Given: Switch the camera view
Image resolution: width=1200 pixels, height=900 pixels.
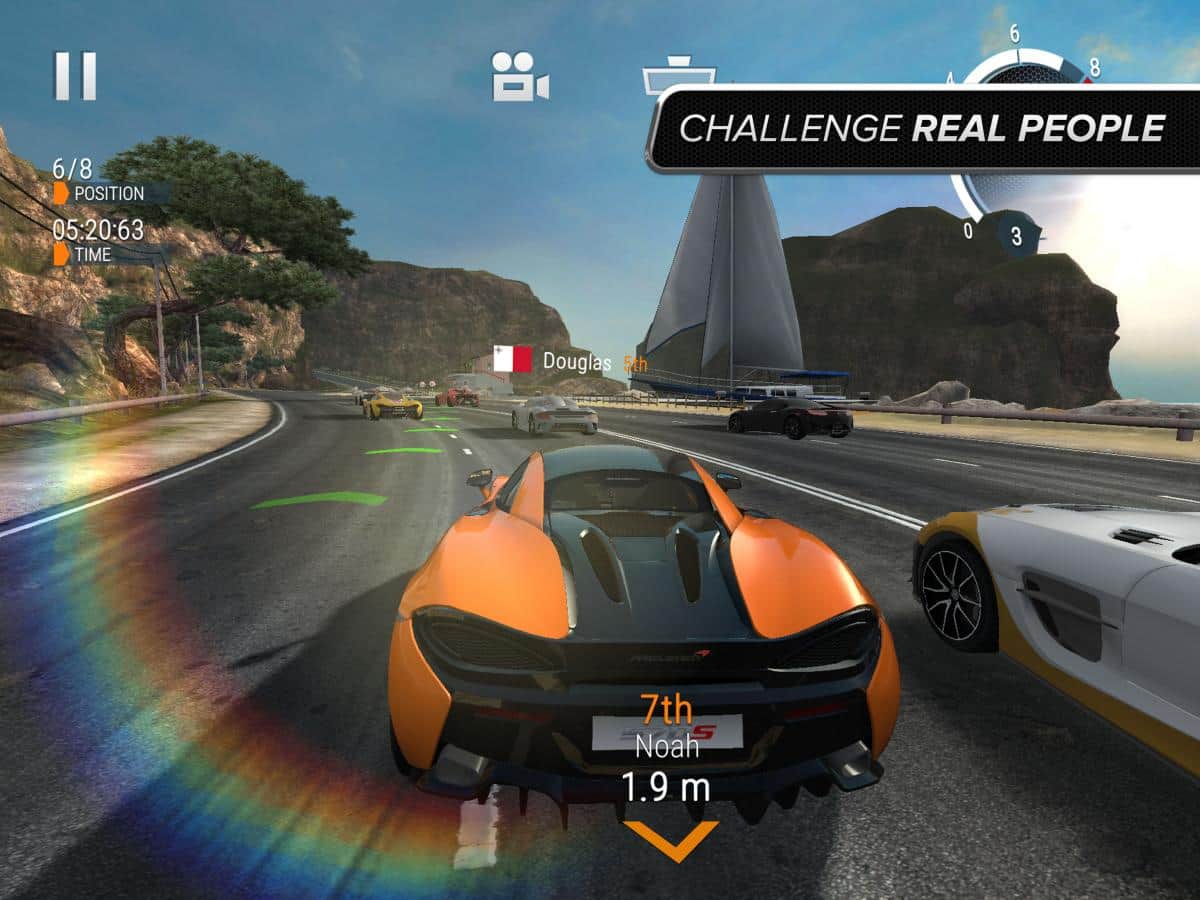Looking at the screenshot, I should (520, 77).
